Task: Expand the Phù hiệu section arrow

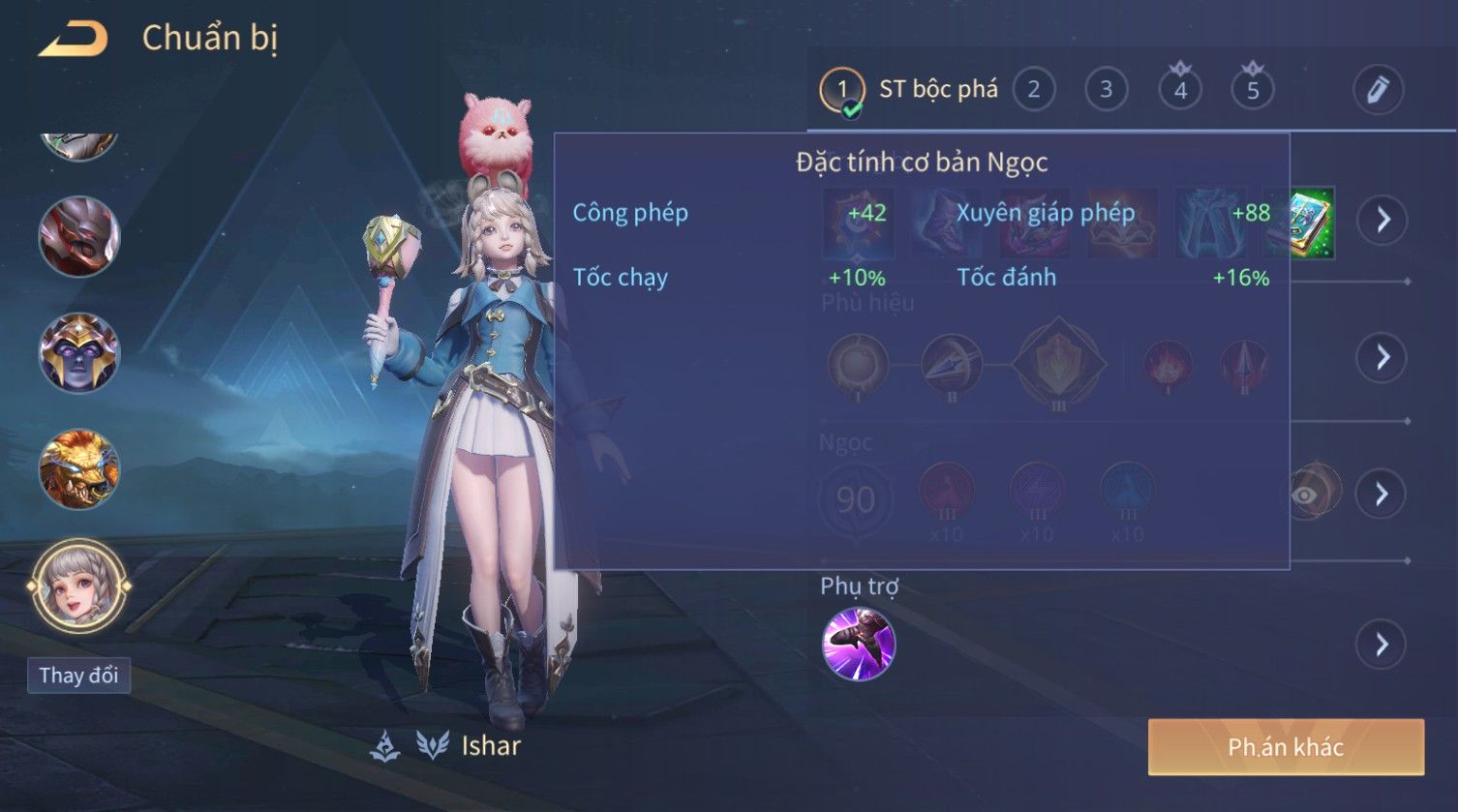Action: tap(1382, 358)
